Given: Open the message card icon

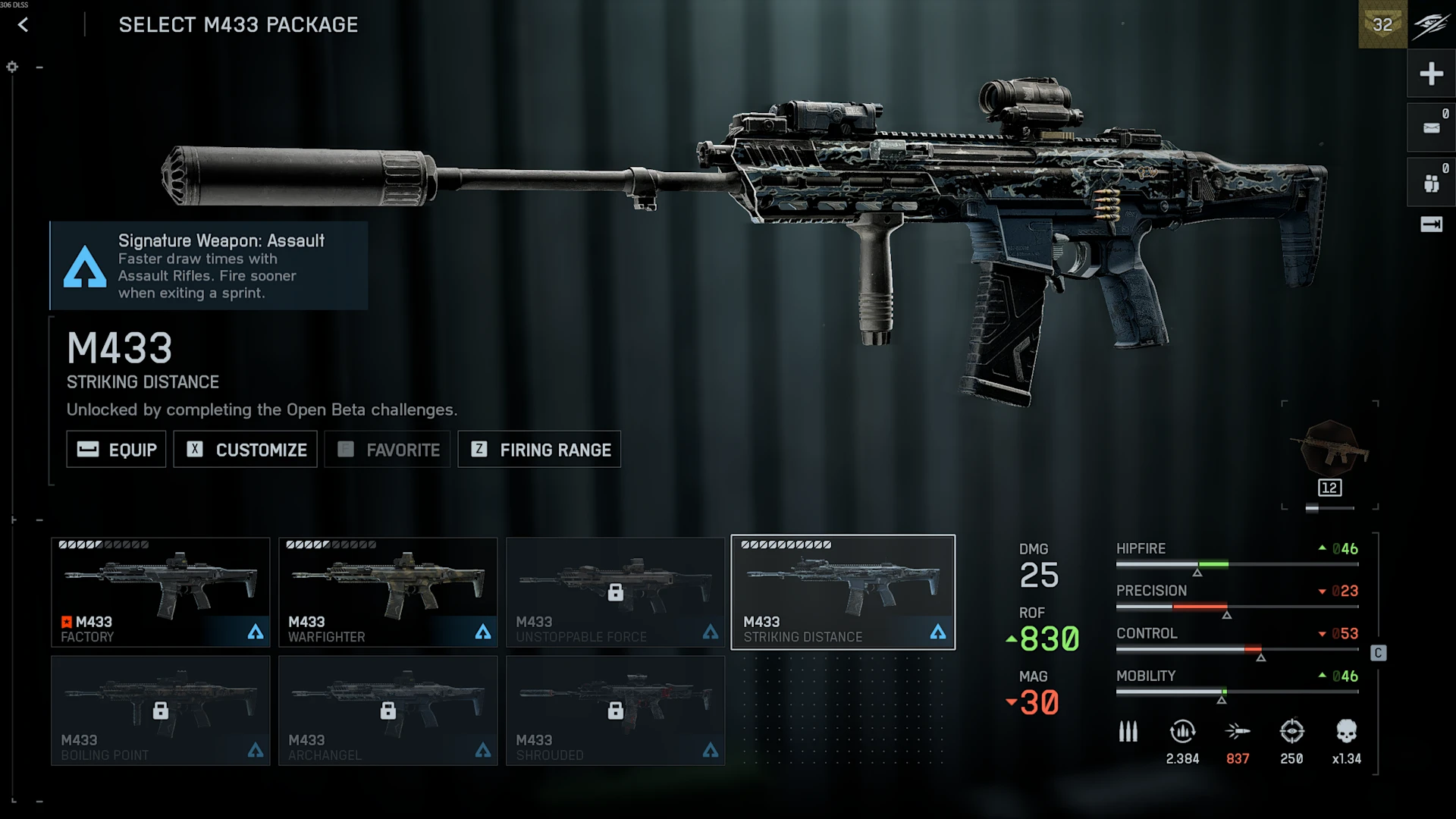Looking at the screenshot, I should (x=1431, y=128).
